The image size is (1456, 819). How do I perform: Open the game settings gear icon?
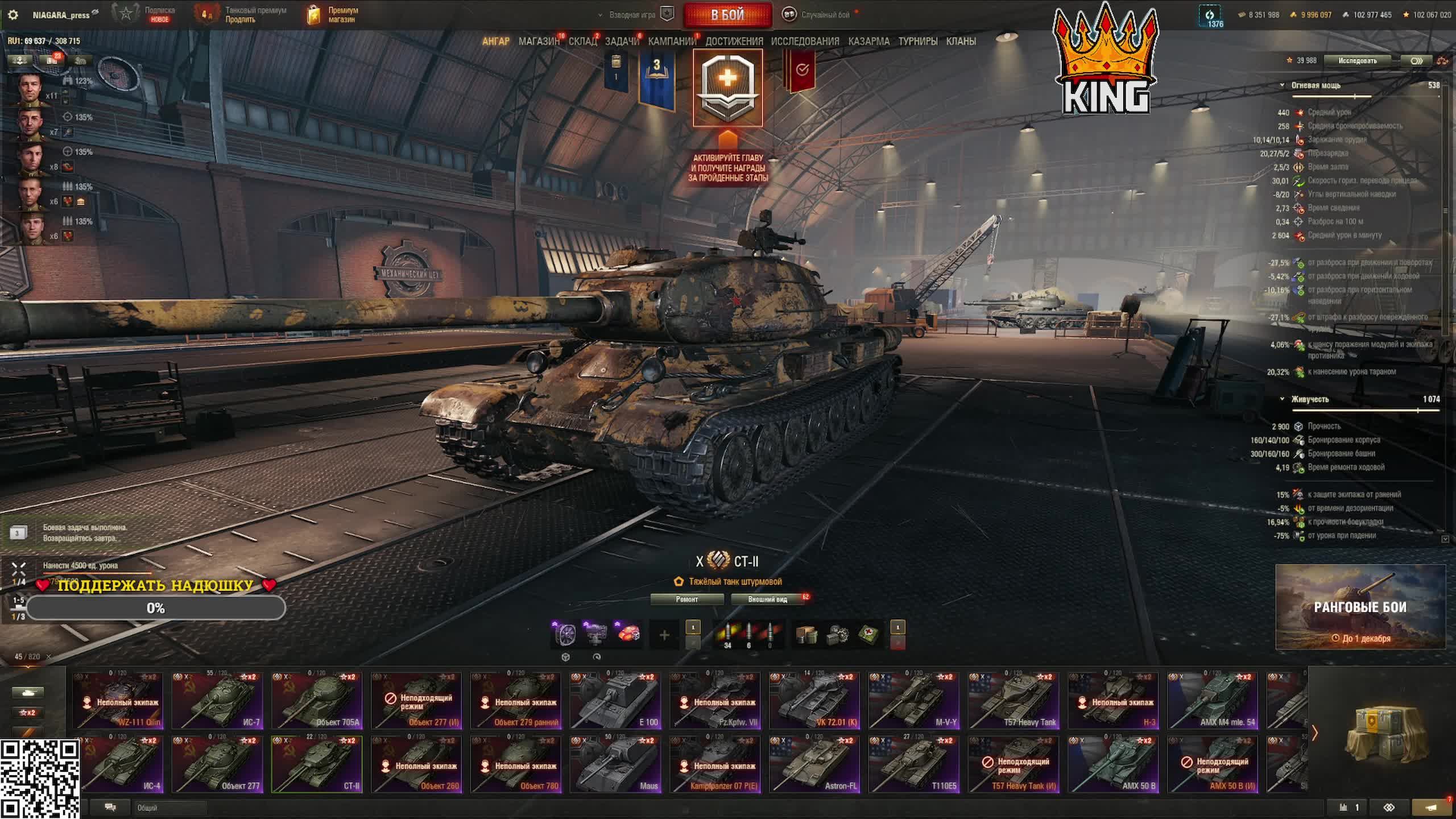point(13,15)
